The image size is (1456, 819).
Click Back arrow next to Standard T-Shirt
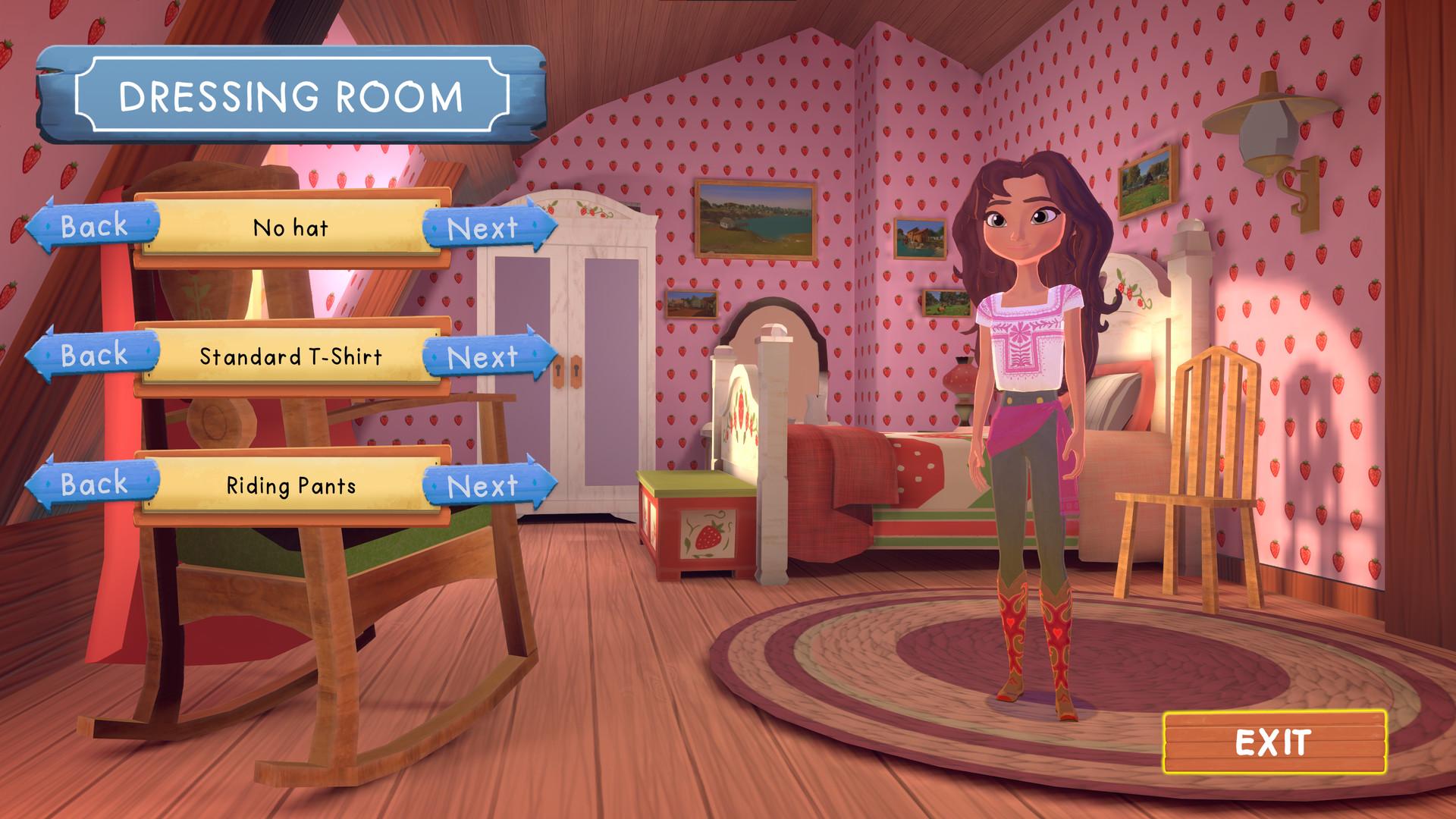point(94,355)
